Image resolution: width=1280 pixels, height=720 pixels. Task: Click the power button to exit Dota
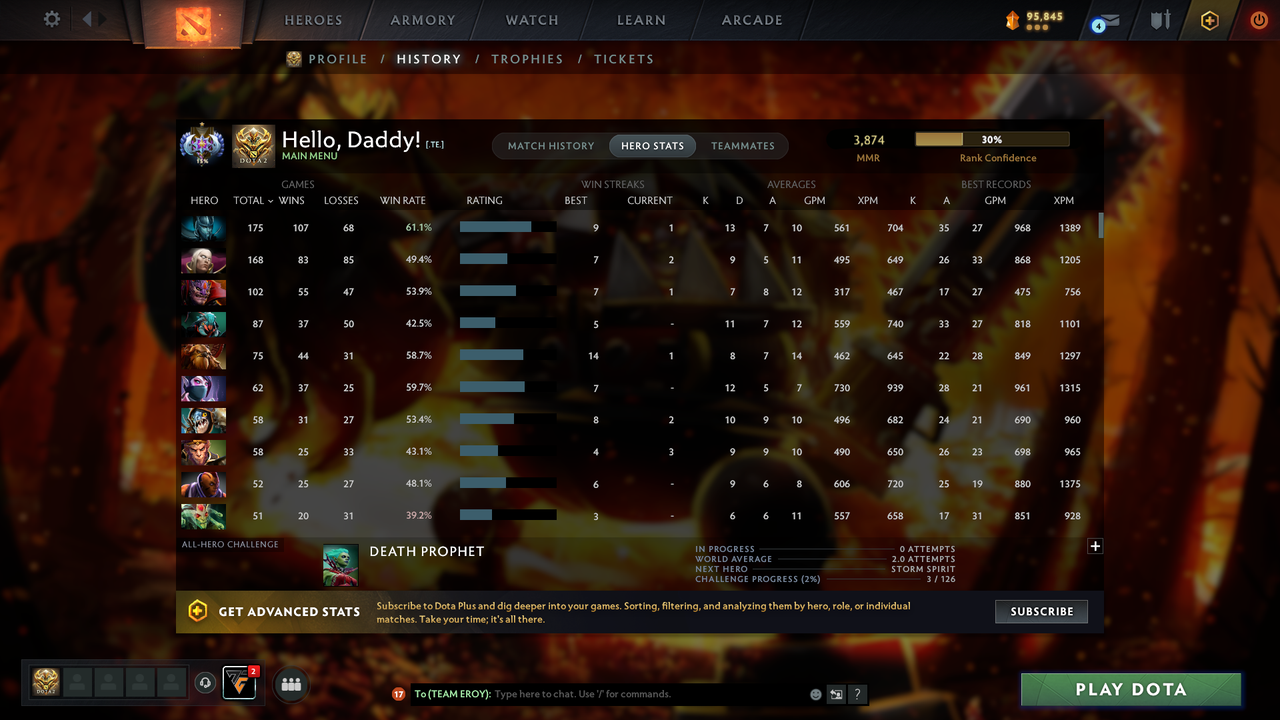(1259, 20)
